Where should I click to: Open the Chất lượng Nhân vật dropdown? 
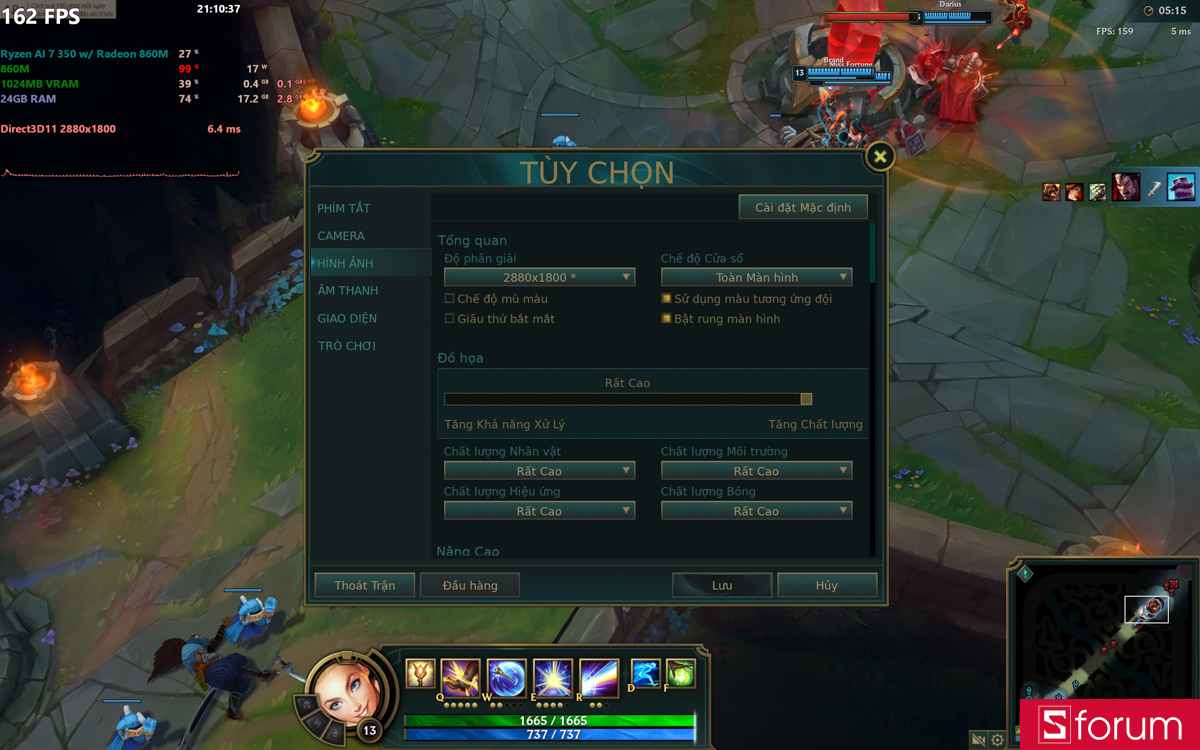coord(539,471)
